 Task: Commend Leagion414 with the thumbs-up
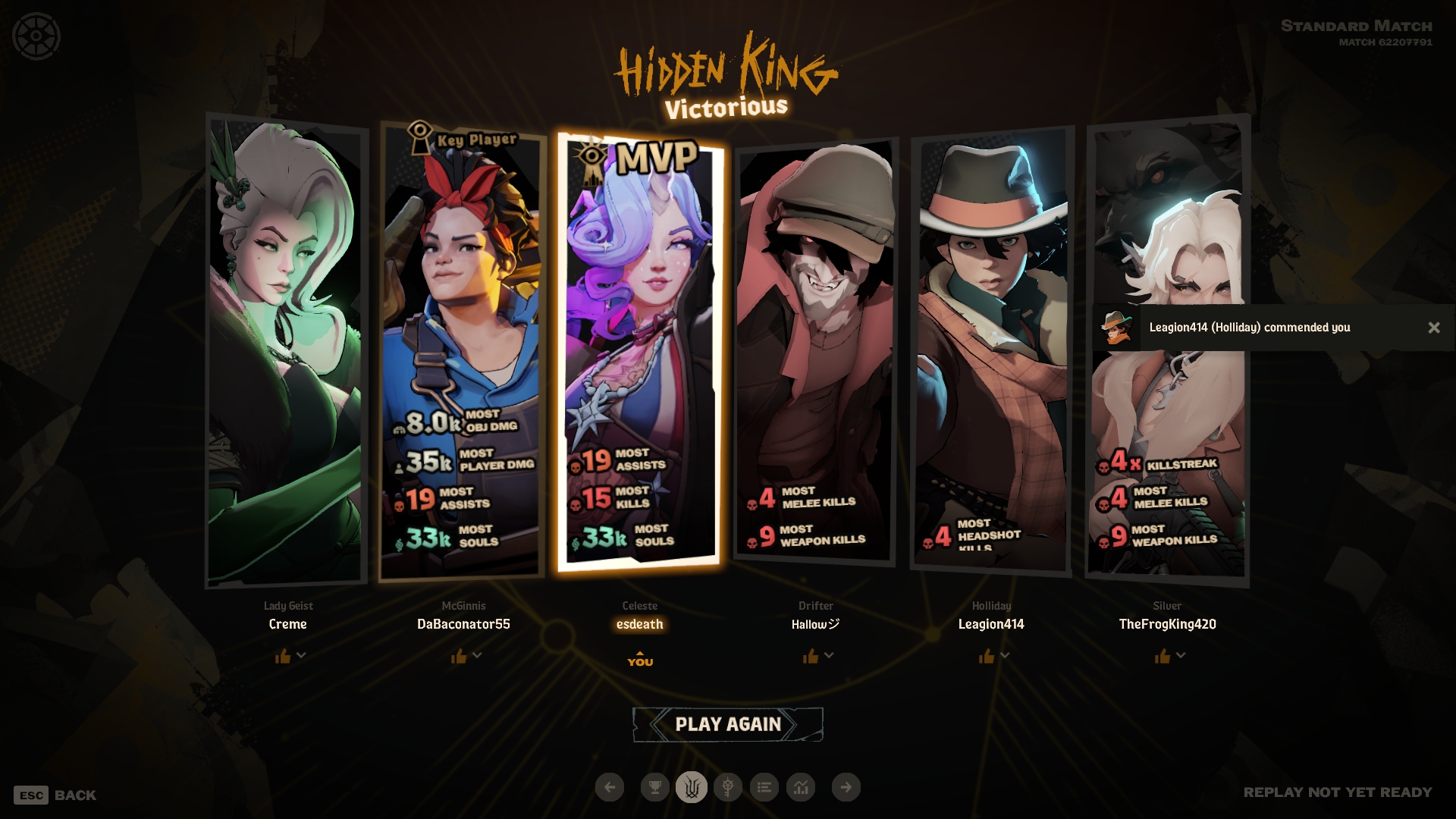pos(987,656)
